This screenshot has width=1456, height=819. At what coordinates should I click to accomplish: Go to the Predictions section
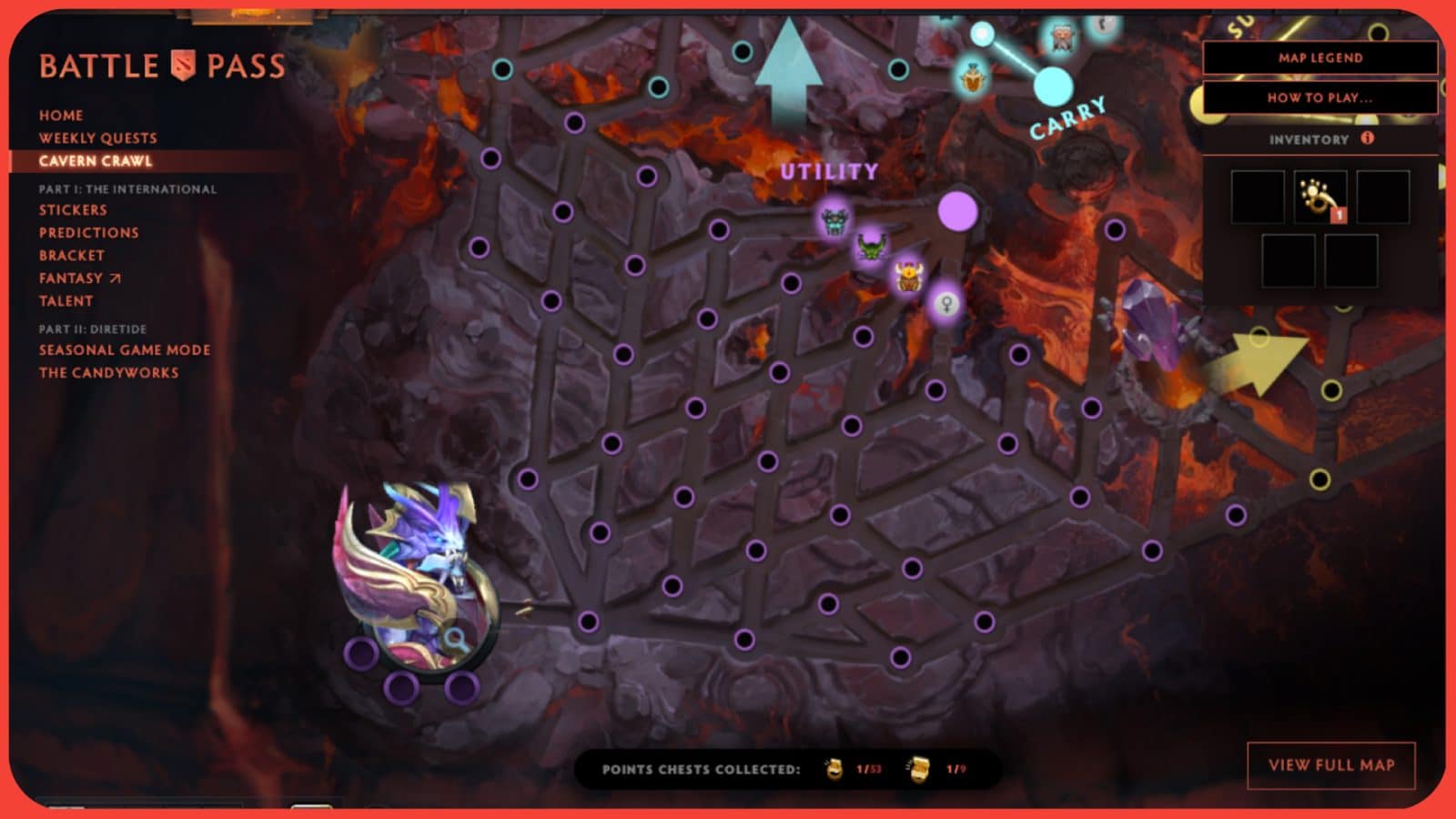pyautogui.click(x=87, y=232)
